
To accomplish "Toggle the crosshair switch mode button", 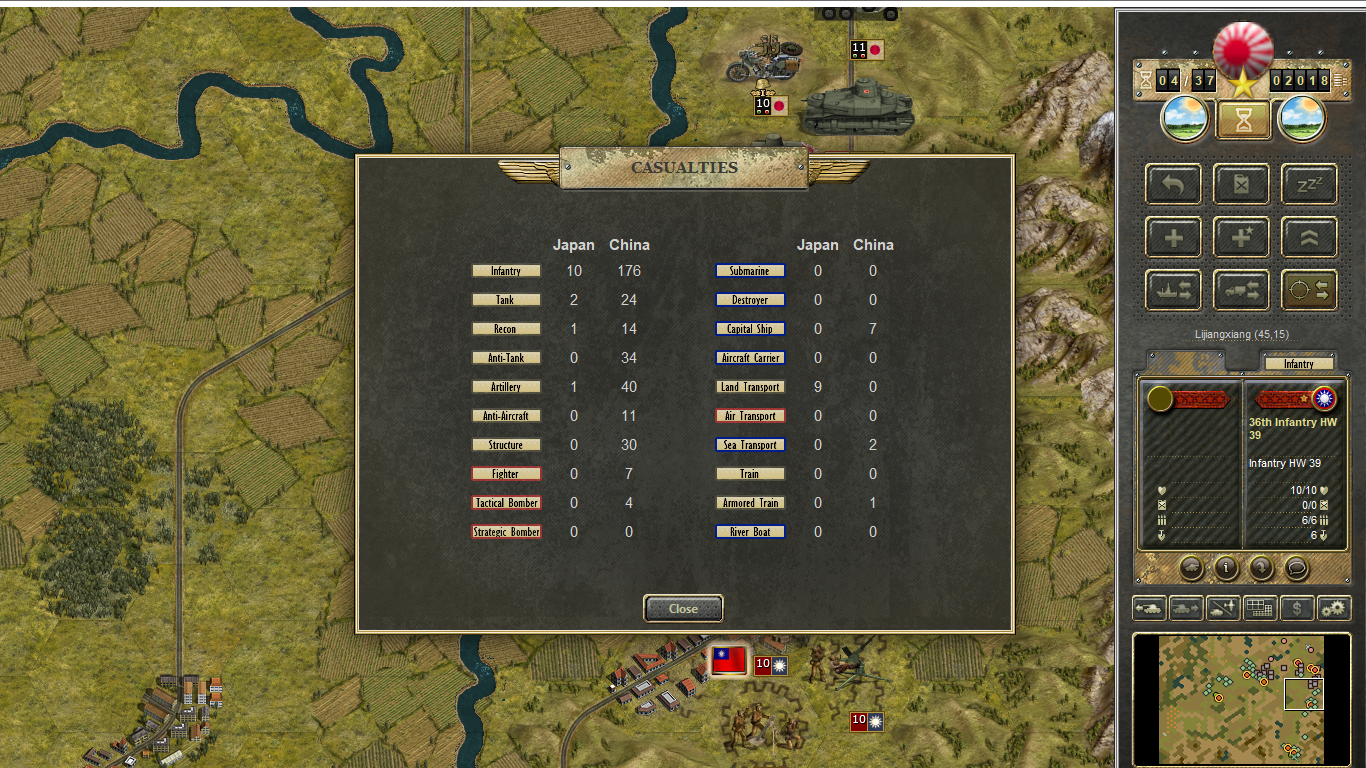I will coord(1309,290).
